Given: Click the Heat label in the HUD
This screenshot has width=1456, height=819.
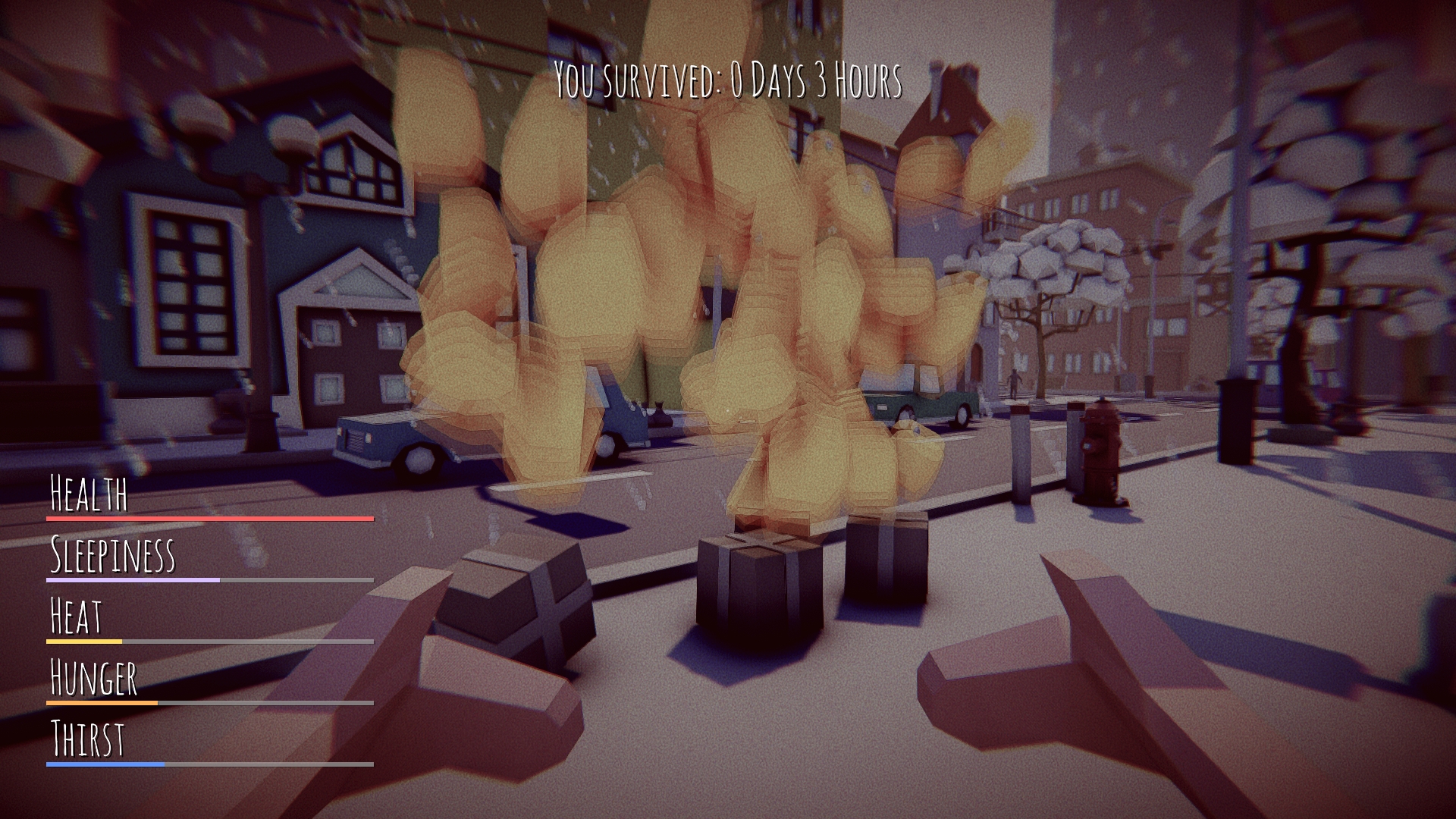Looking at the screenshot, I should coord(76,614).
